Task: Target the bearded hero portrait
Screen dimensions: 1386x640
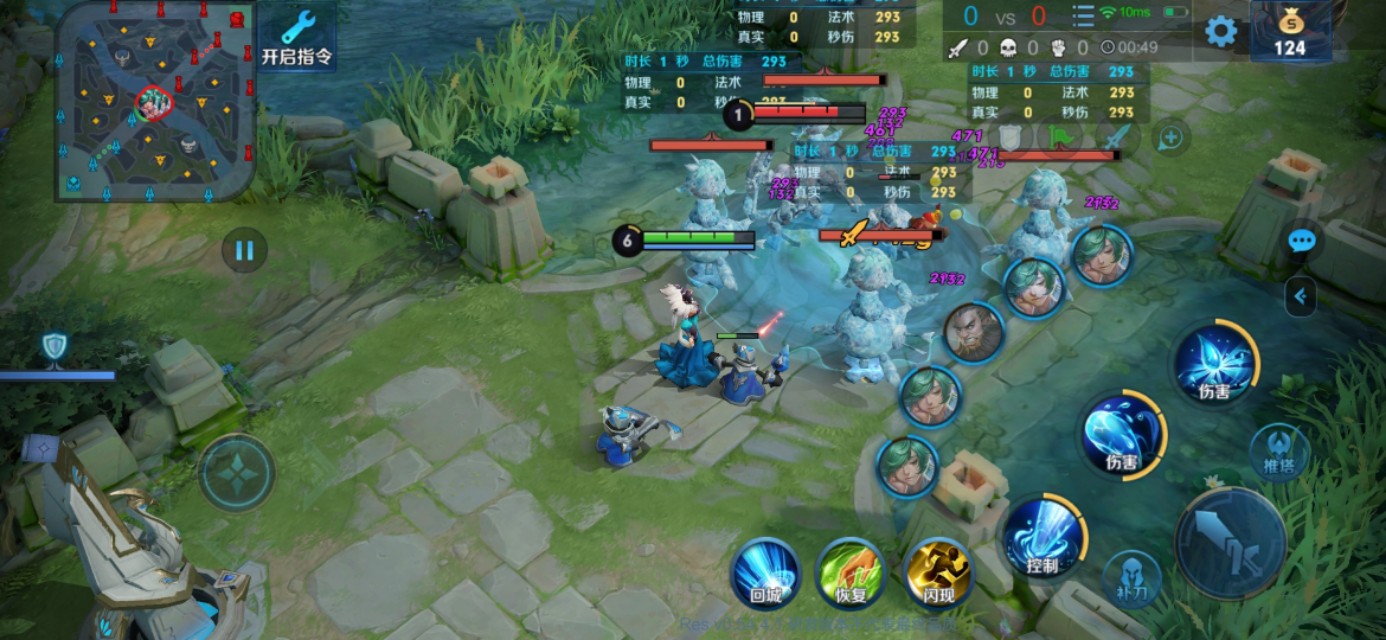Action: 973,333
